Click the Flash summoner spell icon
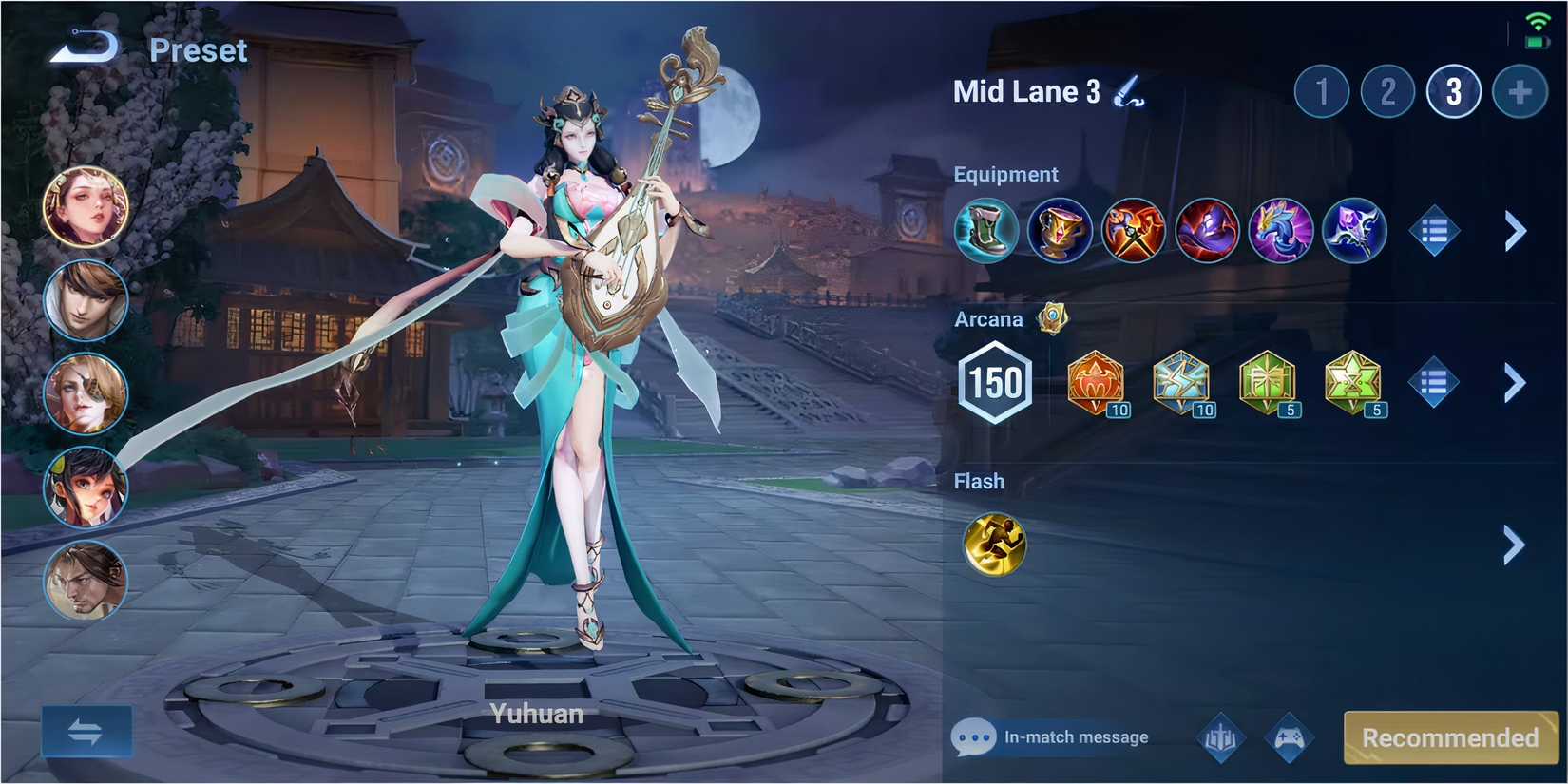Screen dimensions: 1568x784 [x=994, y=543]
